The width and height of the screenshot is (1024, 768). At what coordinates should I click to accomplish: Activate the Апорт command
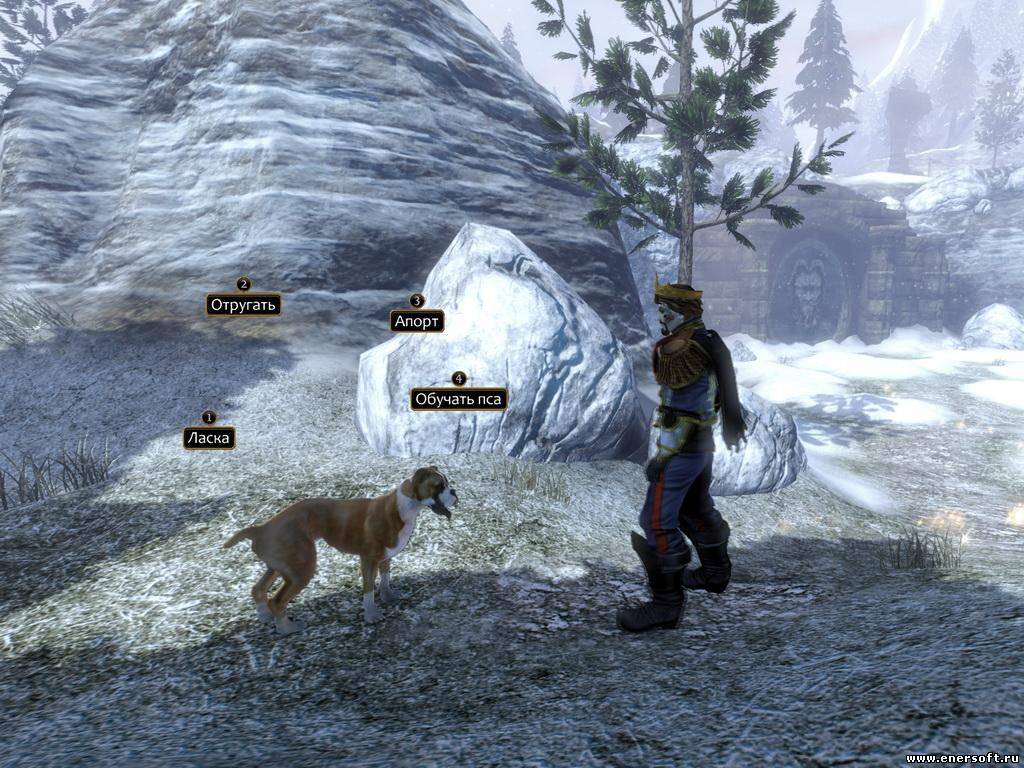tap(417, 321)
